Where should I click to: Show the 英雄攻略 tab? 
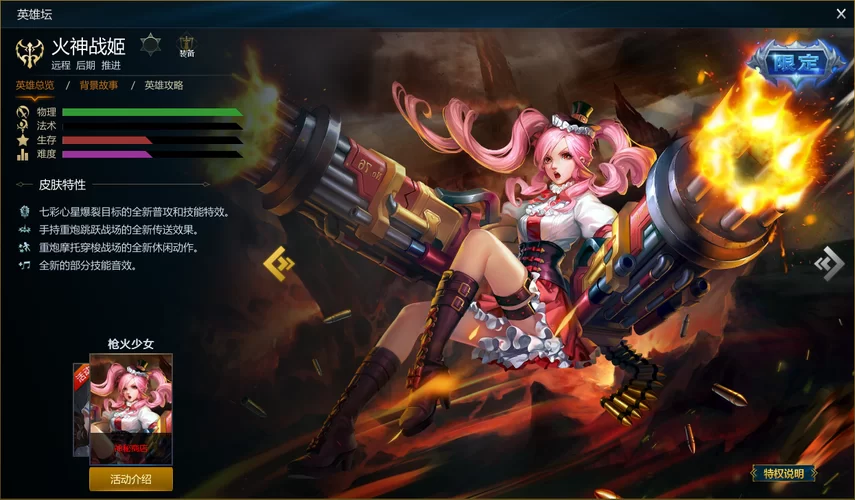164,85
